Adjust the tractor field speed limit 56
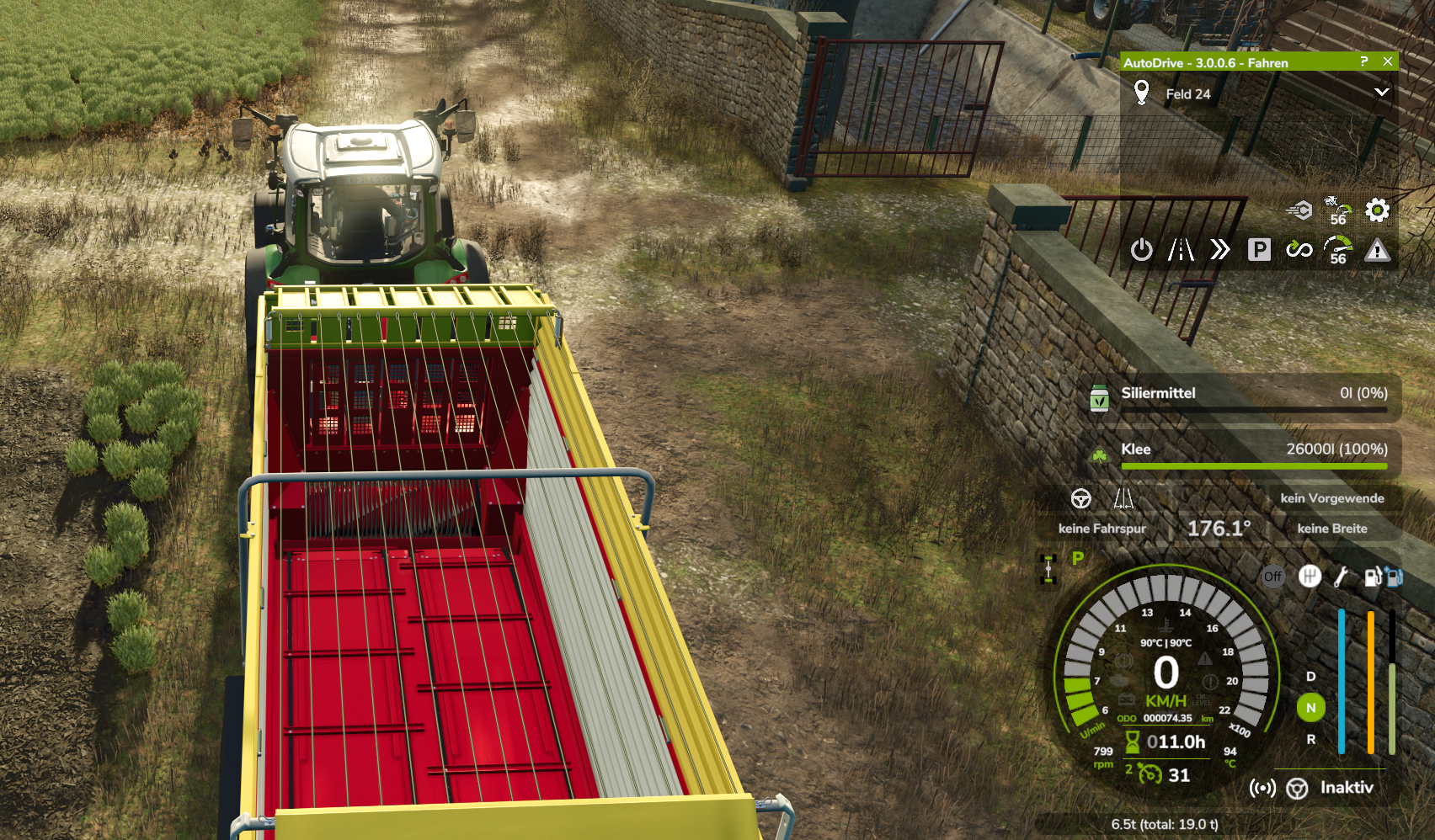Screen dimensions: 1435x840 [1337, 210]
